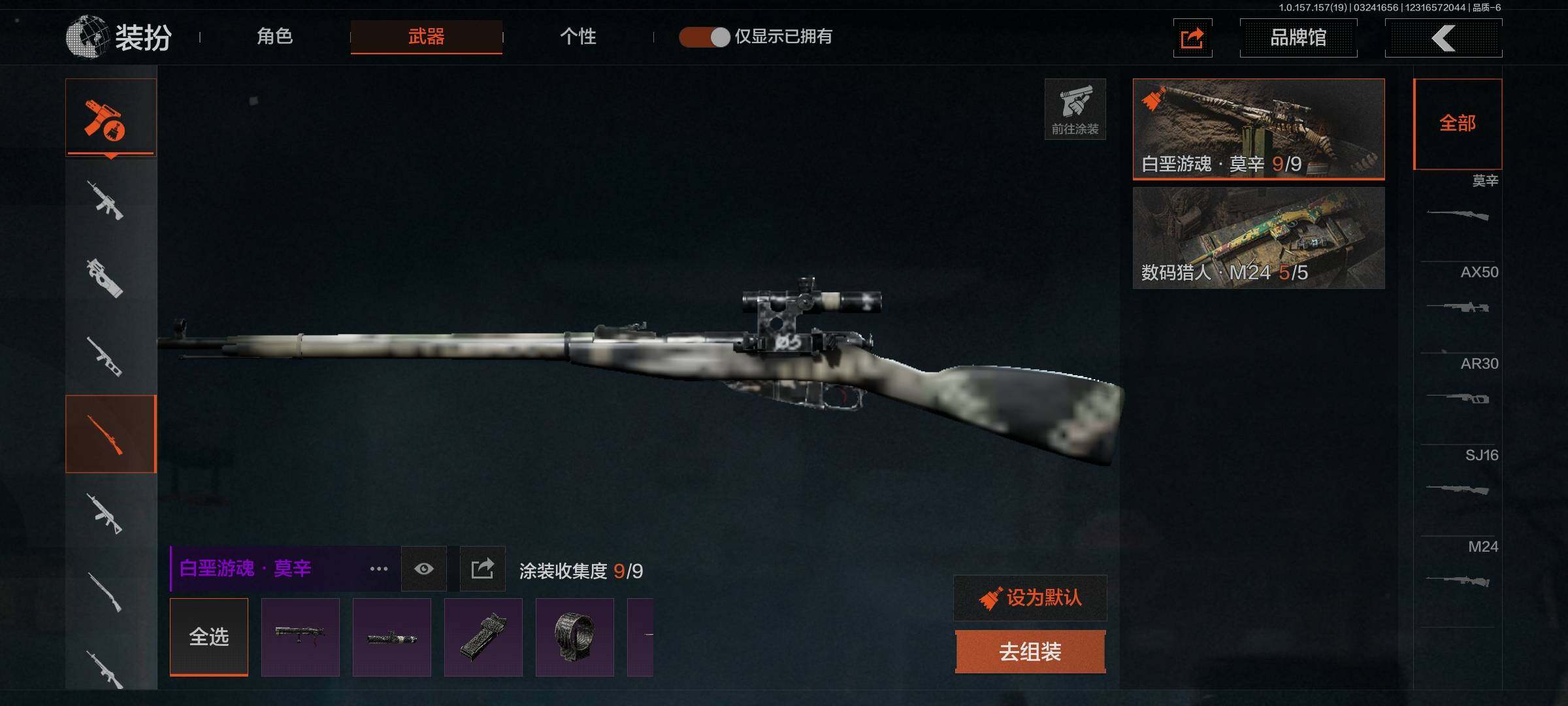
Task: Select the scope ring part slot
Action: pos(575,637)
